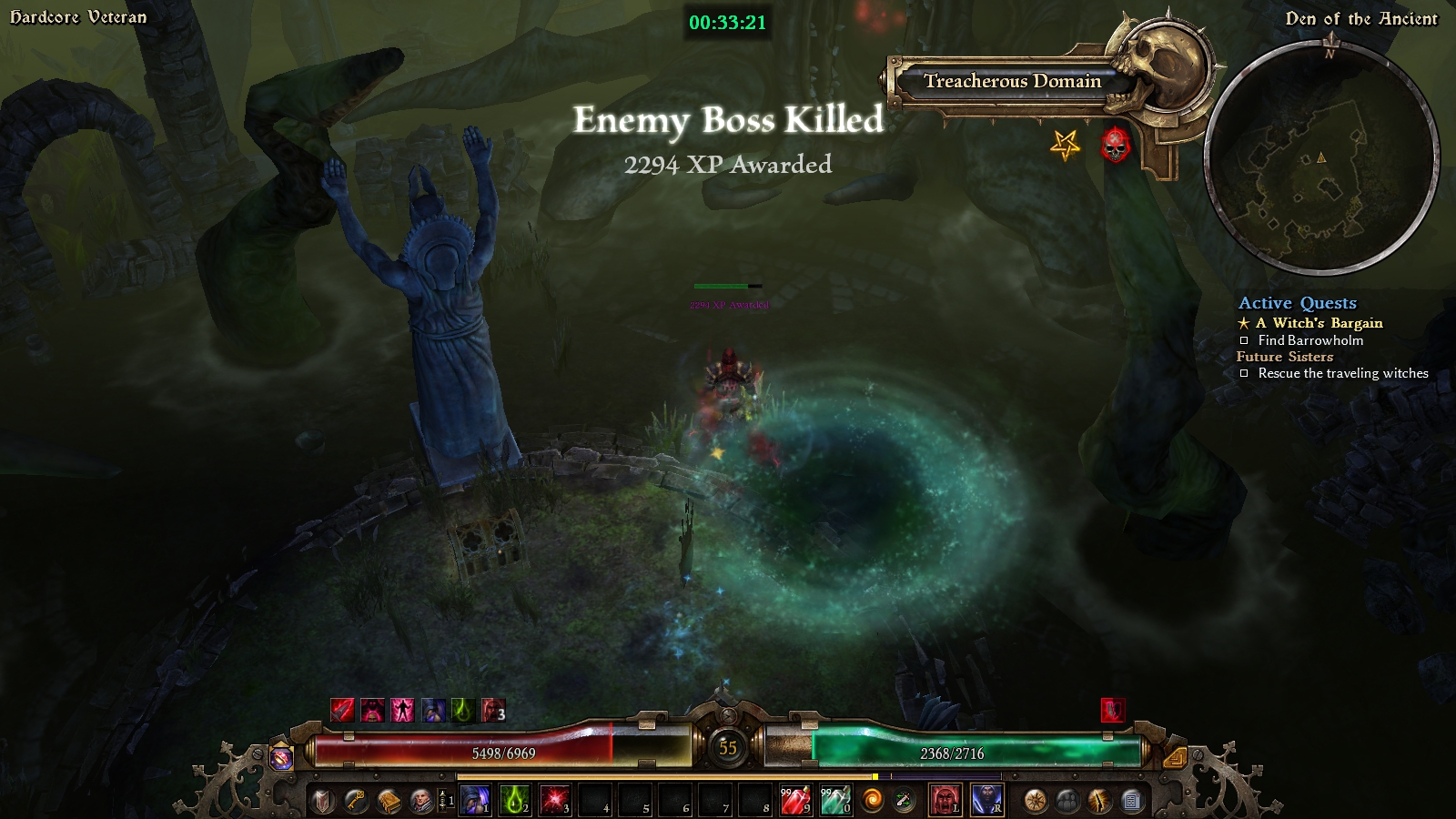Click the weapon swap sword icon

905,801
